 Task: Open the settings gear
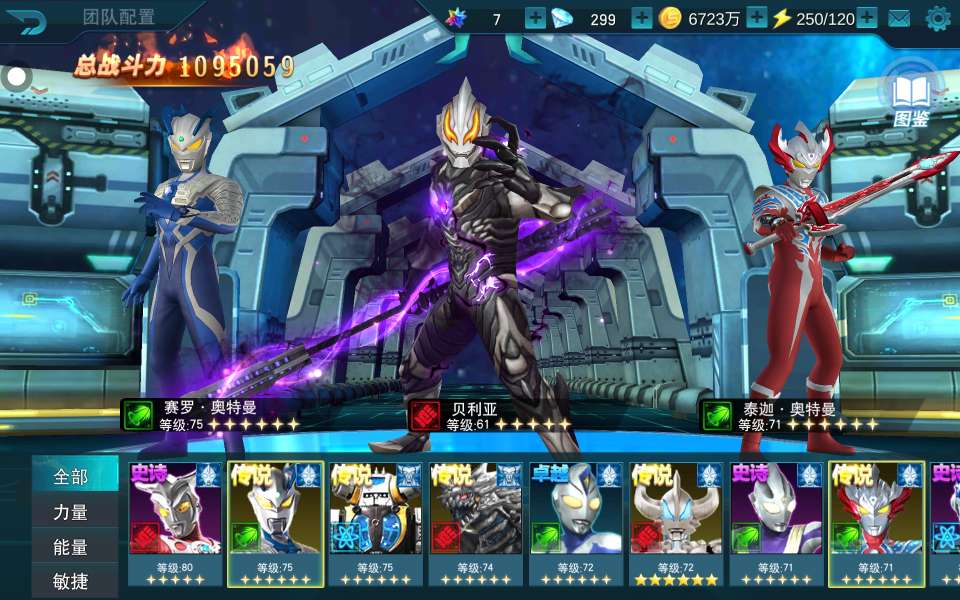[x=938, y=18]
